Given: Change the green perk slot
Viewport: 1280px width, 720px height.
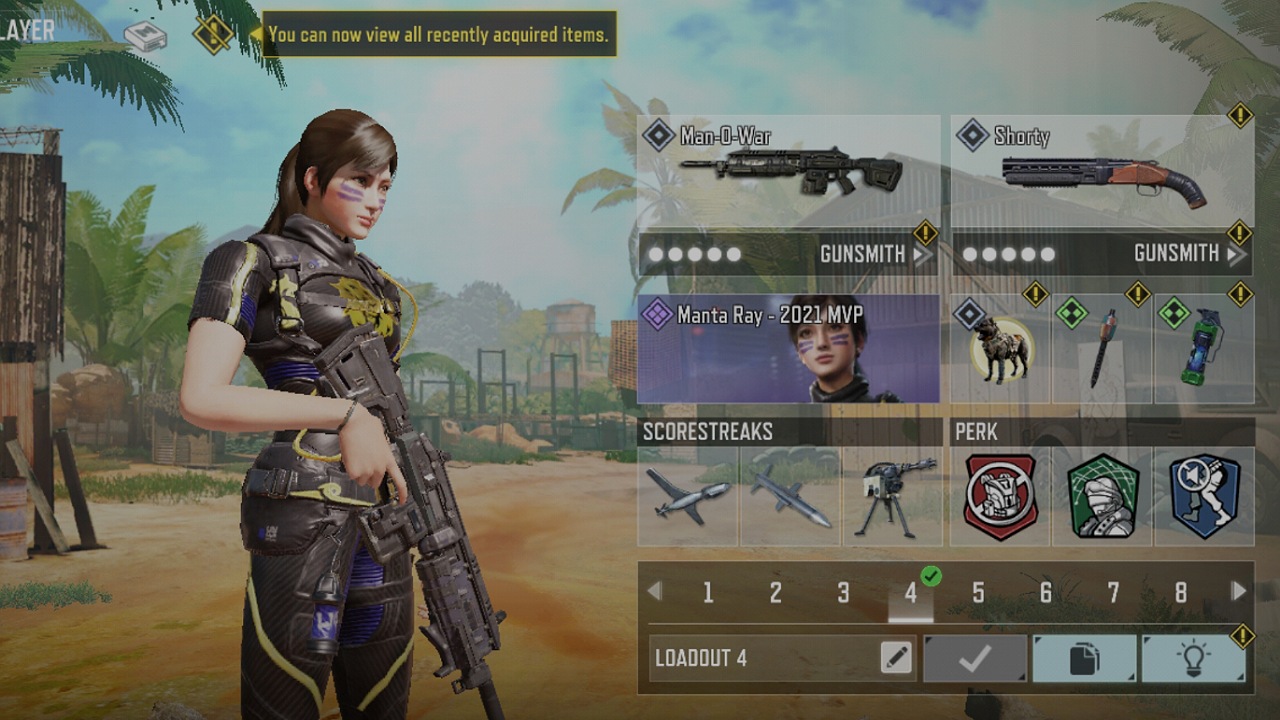Looking at the screenshot, I should point(1102,496).
